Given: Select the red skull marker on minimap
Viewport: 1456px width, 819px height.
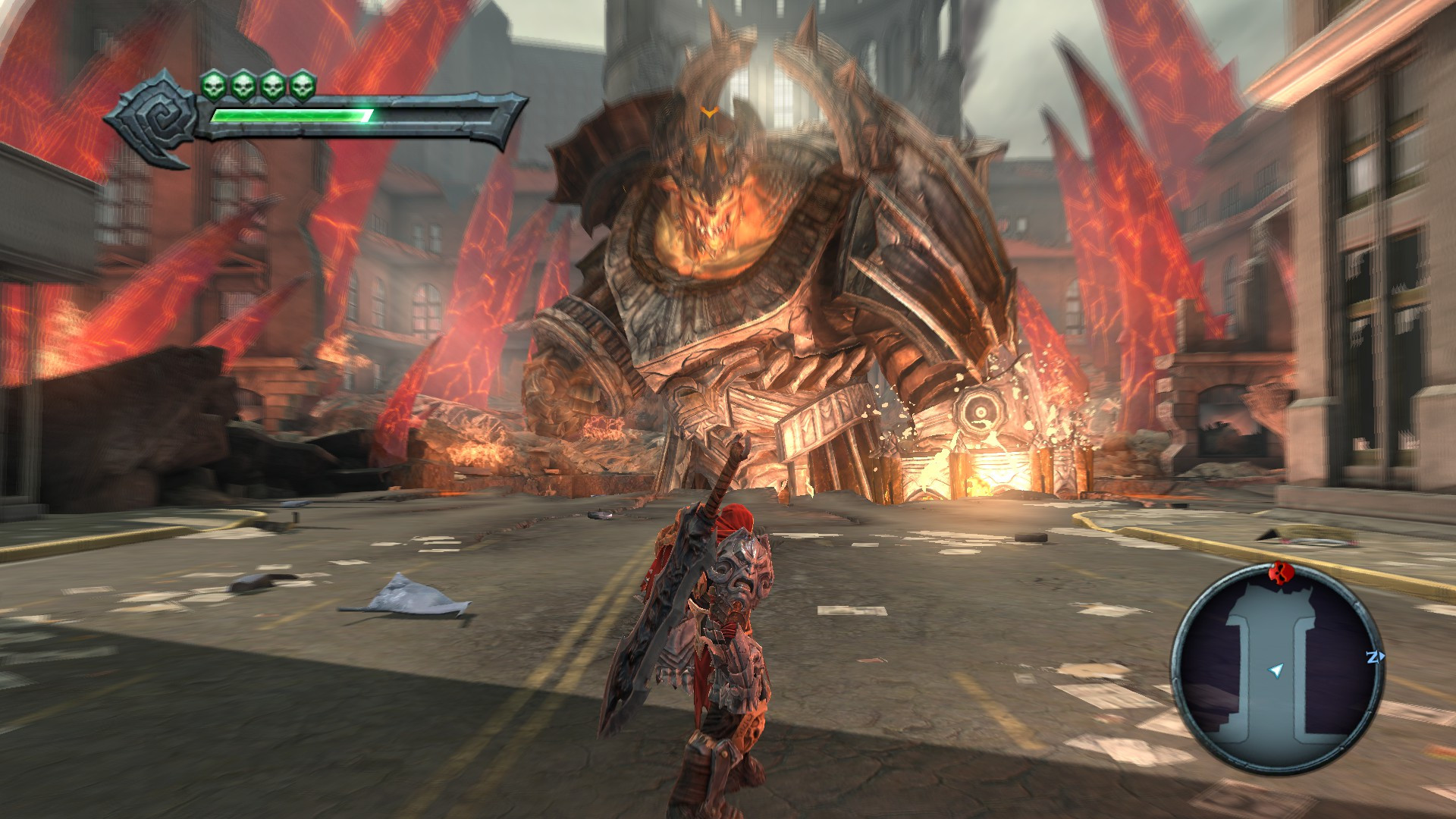Looking at the screenshot, I should (1279, 573).
